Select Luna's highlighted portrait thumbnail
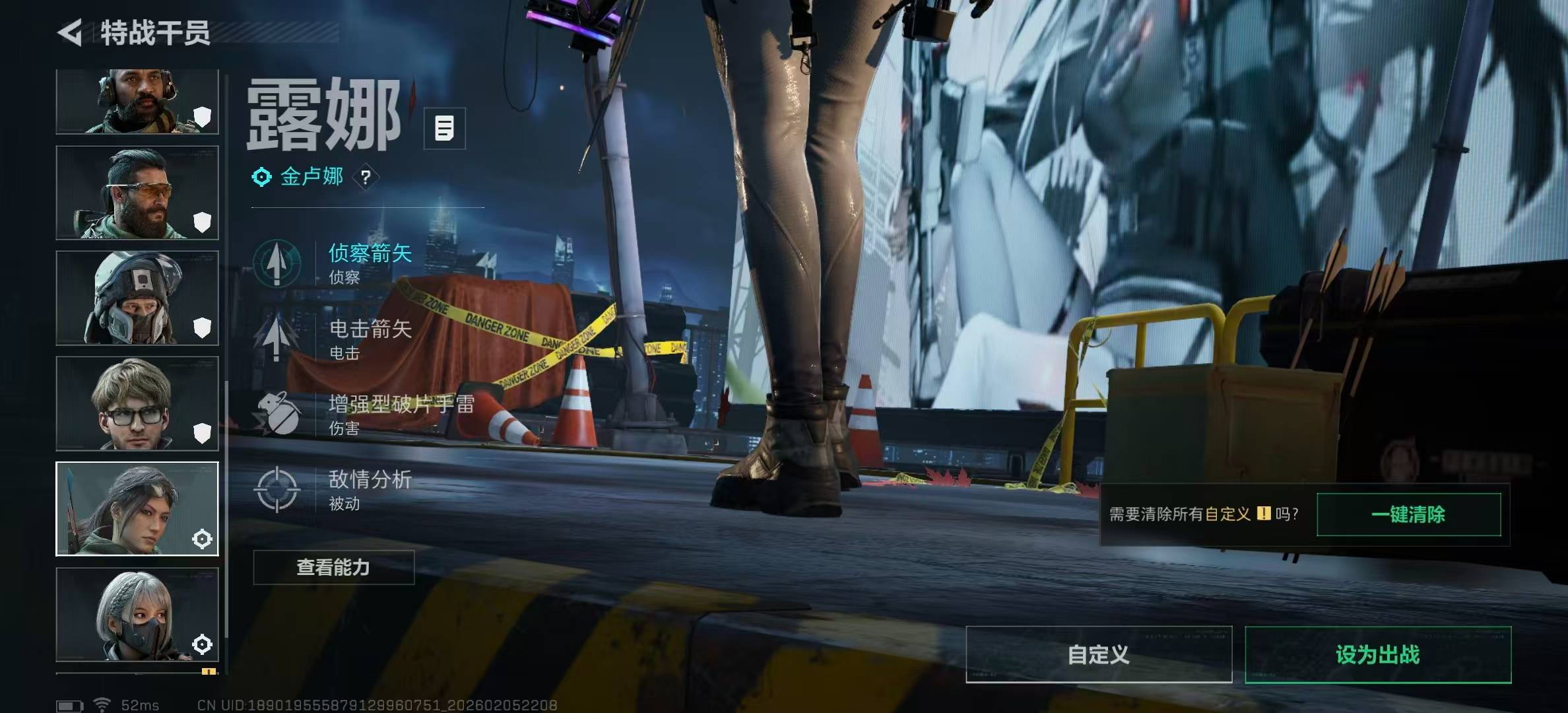Image resolution: width=1568 pixels, height=713 pixels. [137, 509]
